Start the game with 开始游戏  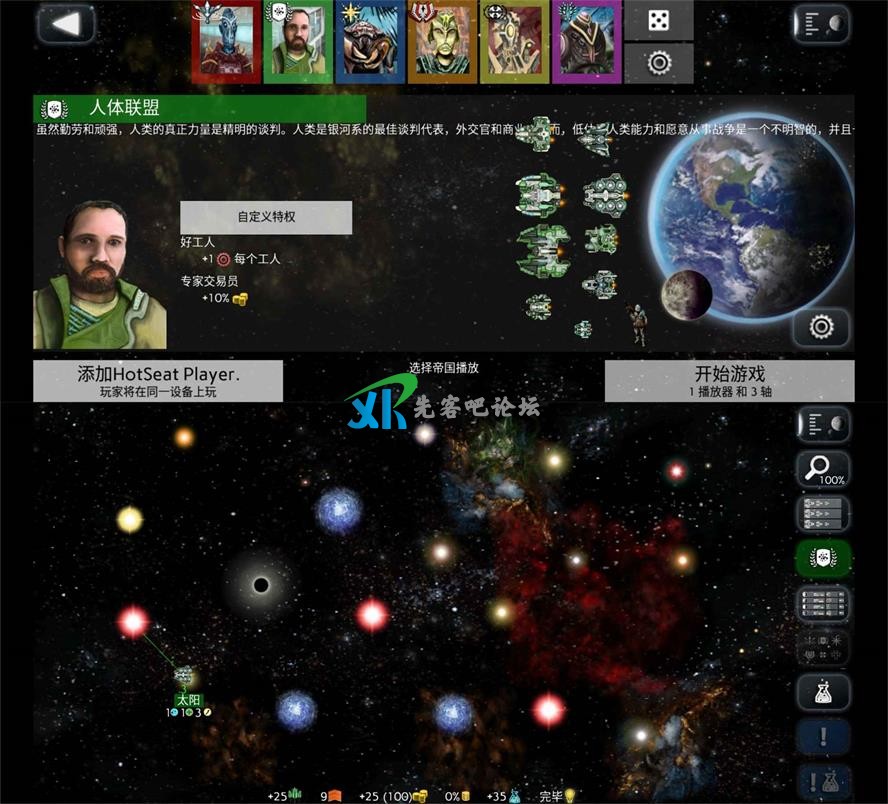click(729, 380)
